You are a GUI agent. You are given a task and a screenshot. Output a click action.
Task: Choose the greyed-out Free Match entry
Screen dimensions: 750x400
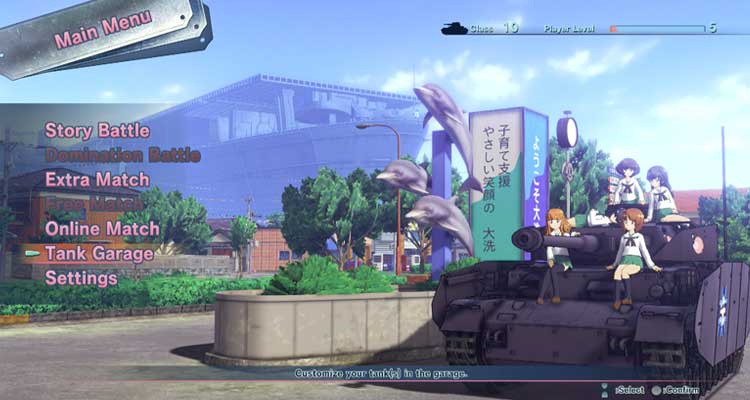(92, 204)
